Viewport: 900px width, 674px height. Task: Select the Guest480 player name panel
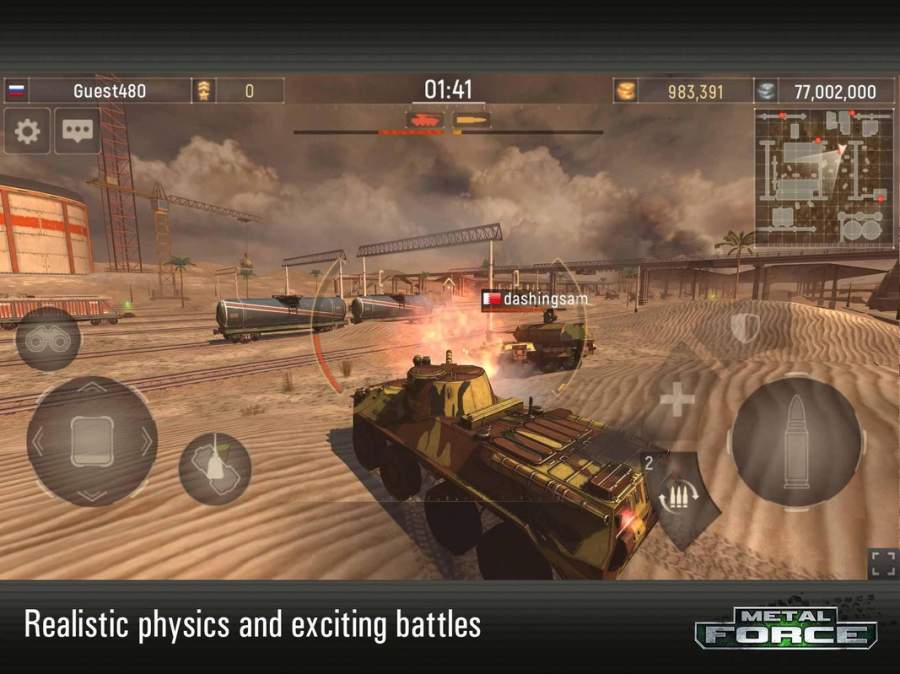(x=109, y=91)
